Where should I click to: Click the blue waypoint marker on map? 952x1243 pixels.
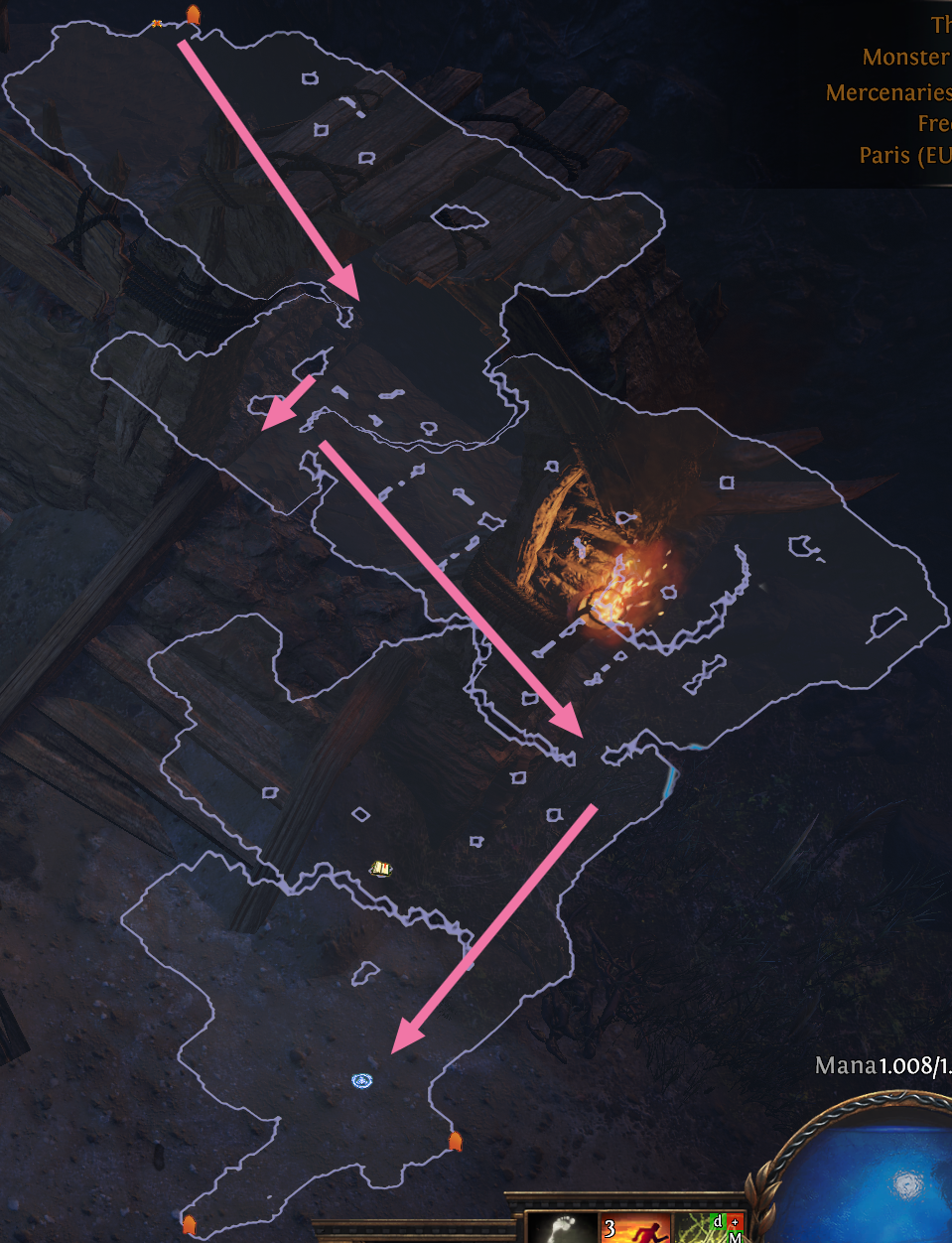pos(362,1080)
